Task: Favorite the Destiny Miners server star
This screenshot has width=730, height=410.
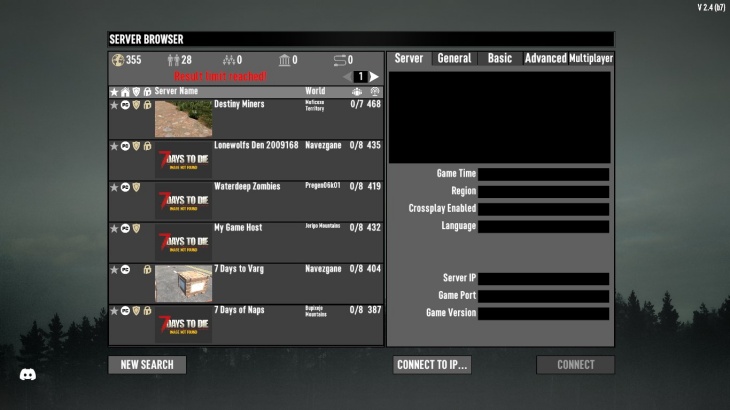Action: (x=114, y=104)
